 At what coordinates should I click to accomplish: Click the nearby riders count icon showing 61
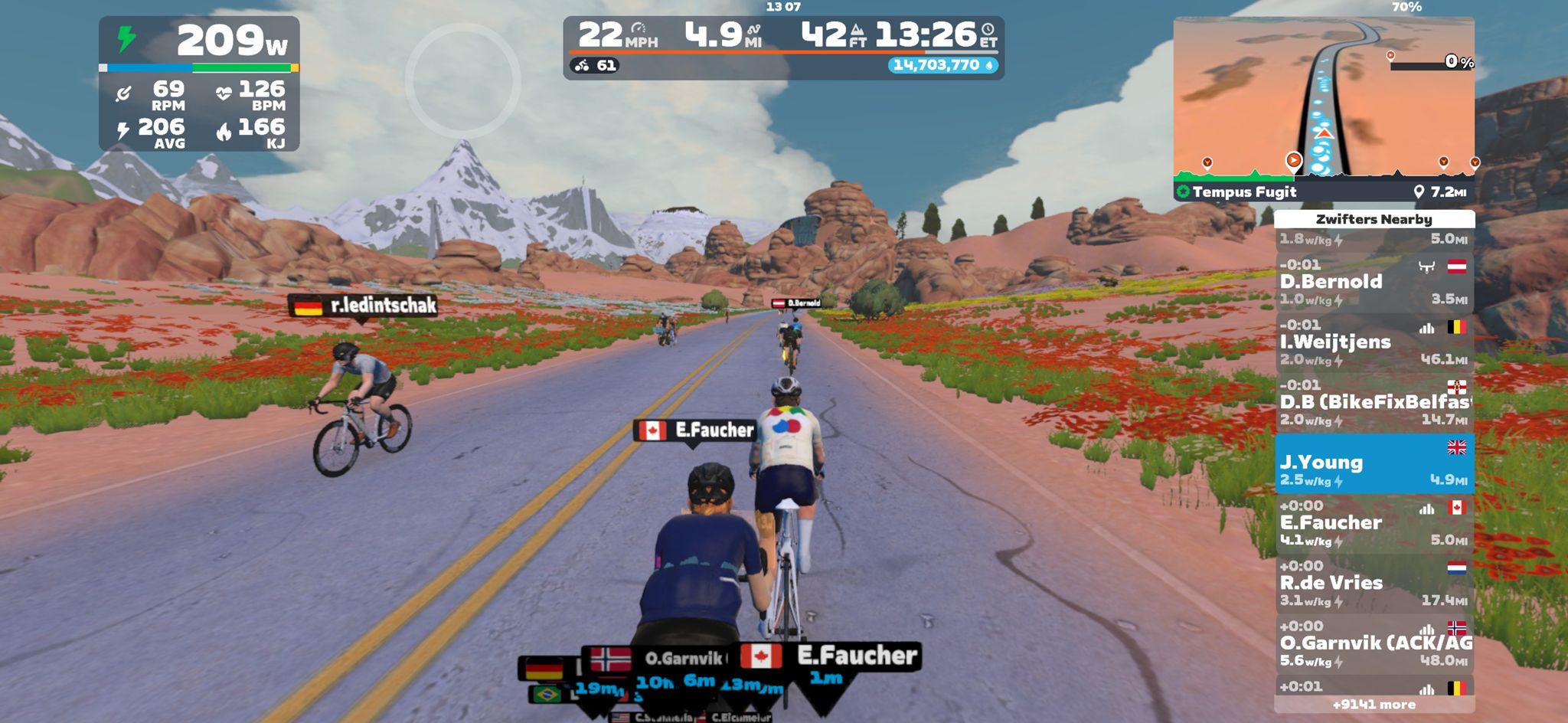click(596, 66)
